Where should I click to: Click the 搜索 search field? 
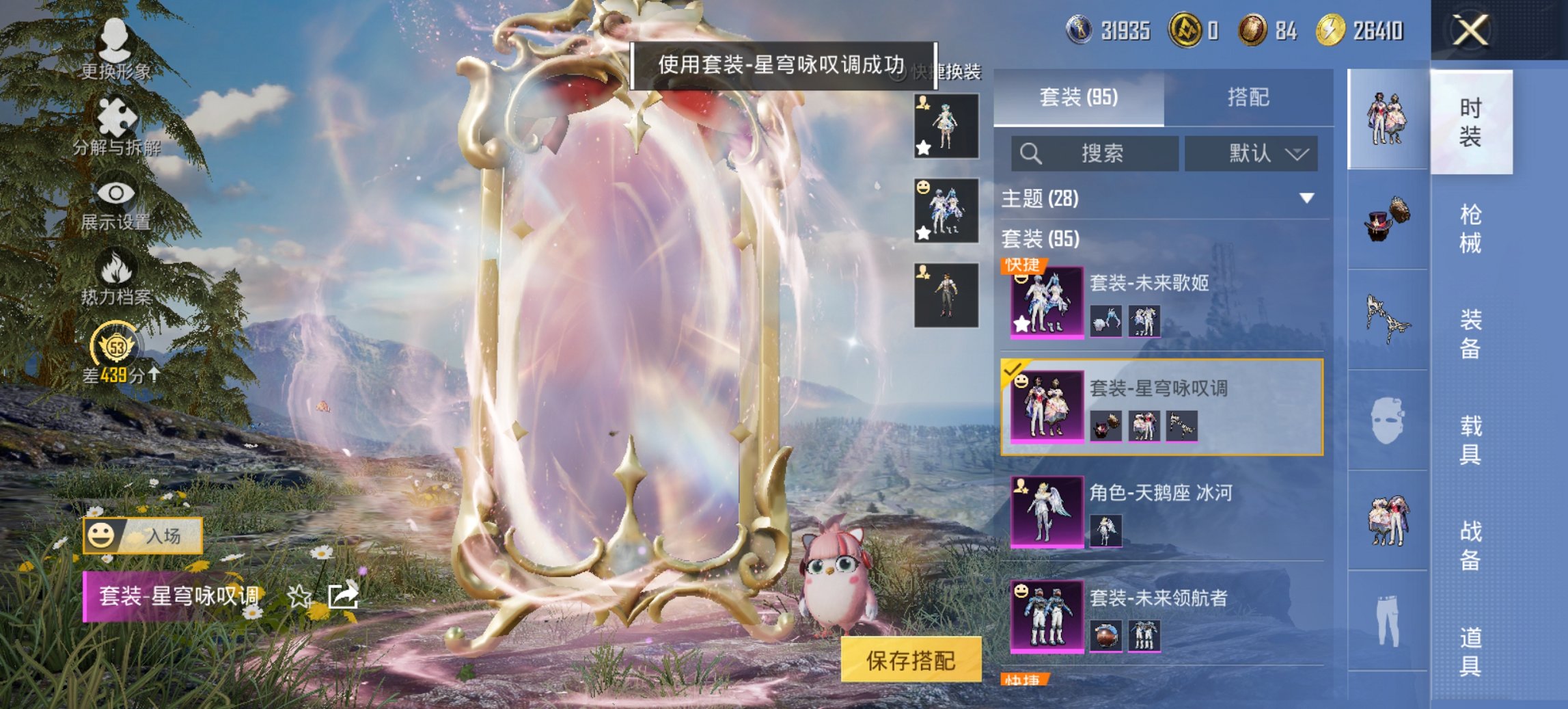pos(1093,153)
